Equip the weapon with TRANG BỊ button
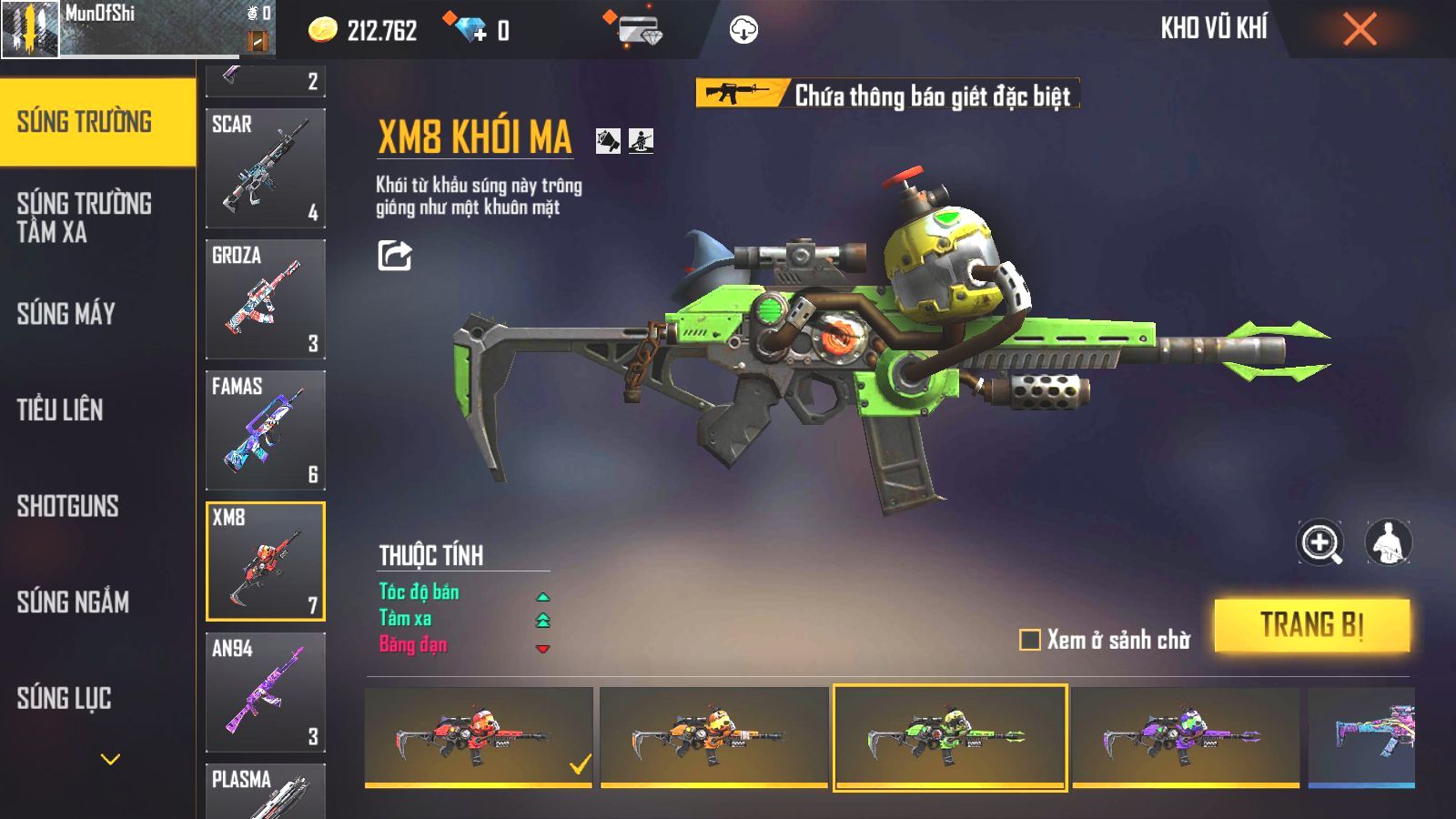This screenshot has width=1456, height=819. (x=1311, y=625)
